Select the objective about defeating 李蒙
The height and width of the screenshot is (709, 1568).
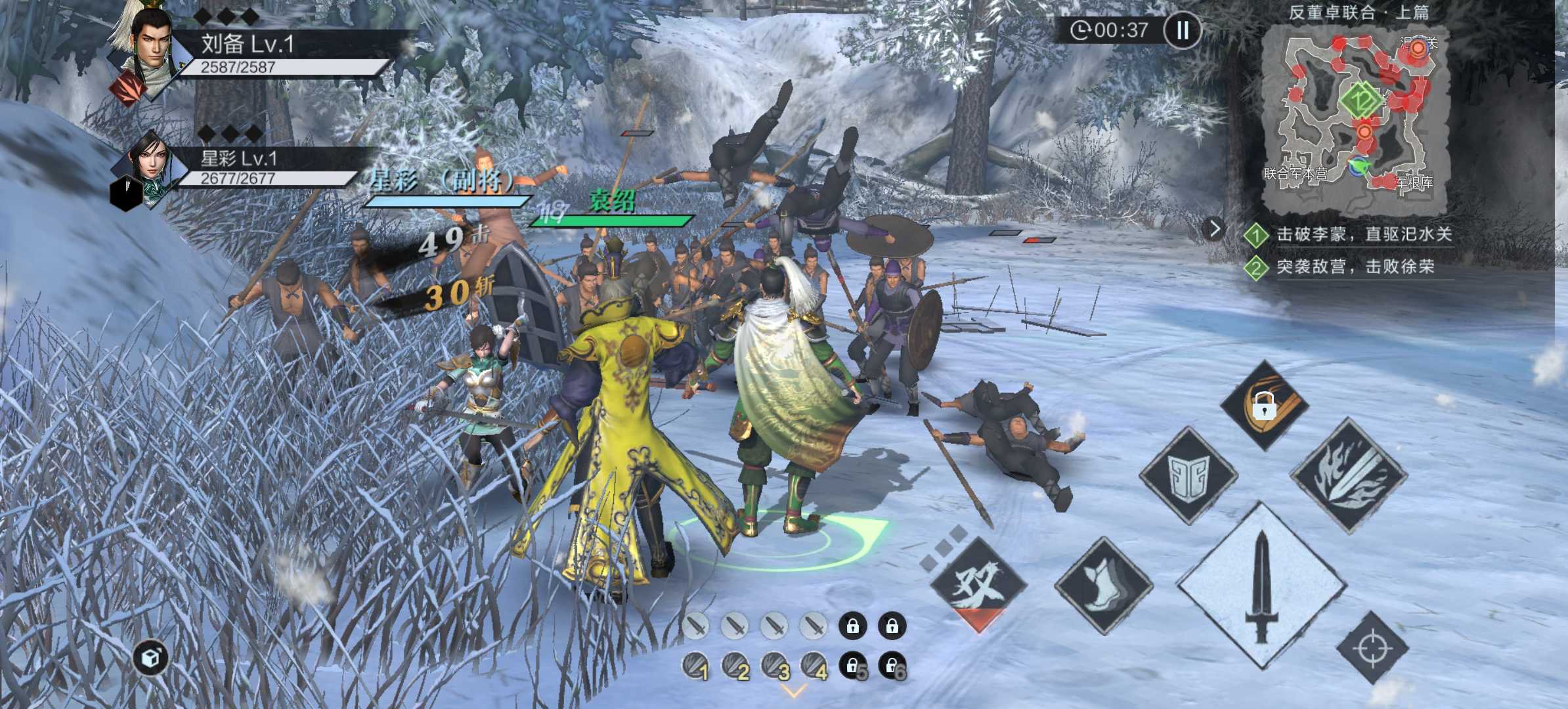pos(1362,234)
